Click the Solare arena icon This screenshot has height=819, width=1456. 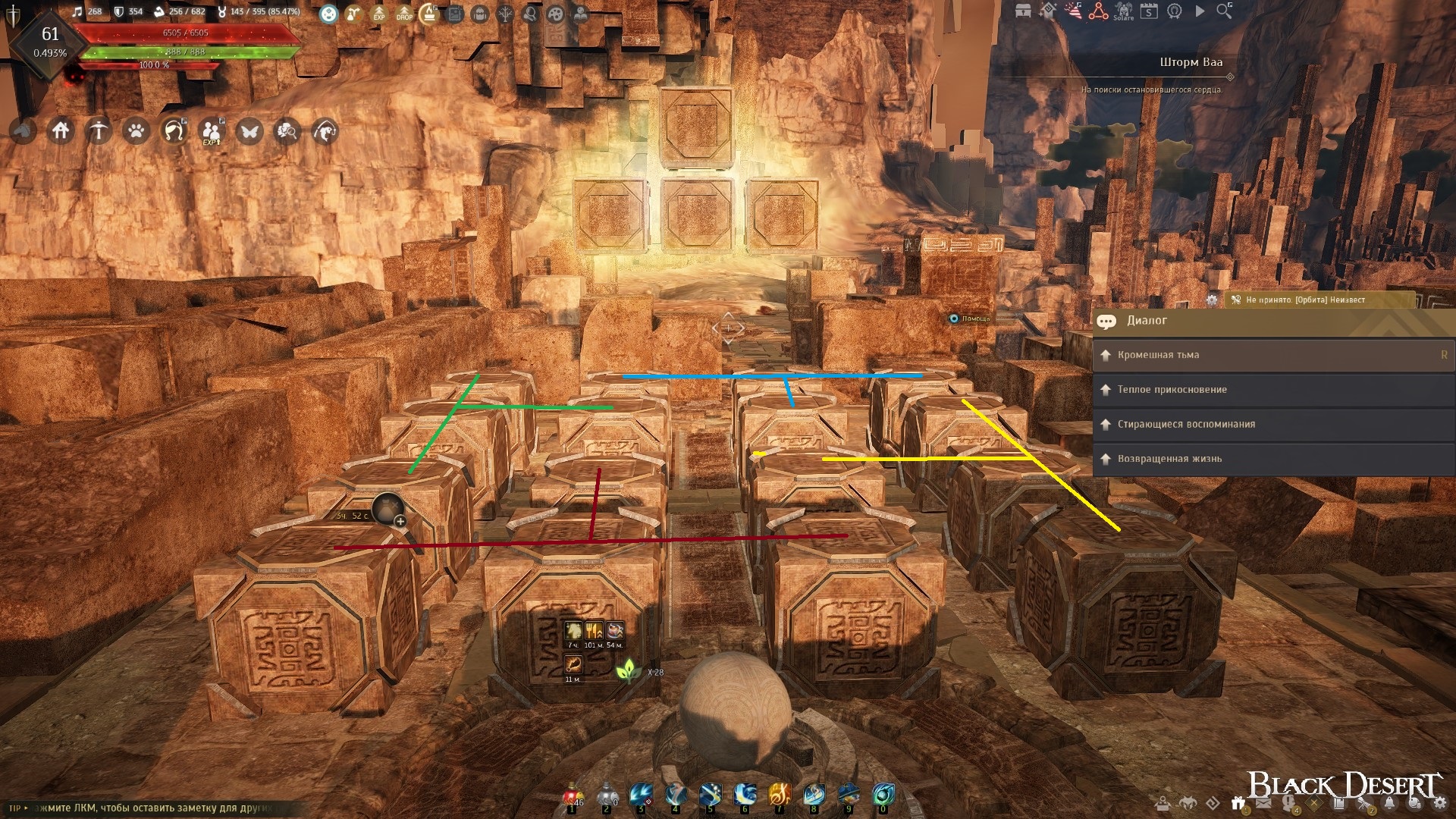(x=1123, y=11)
